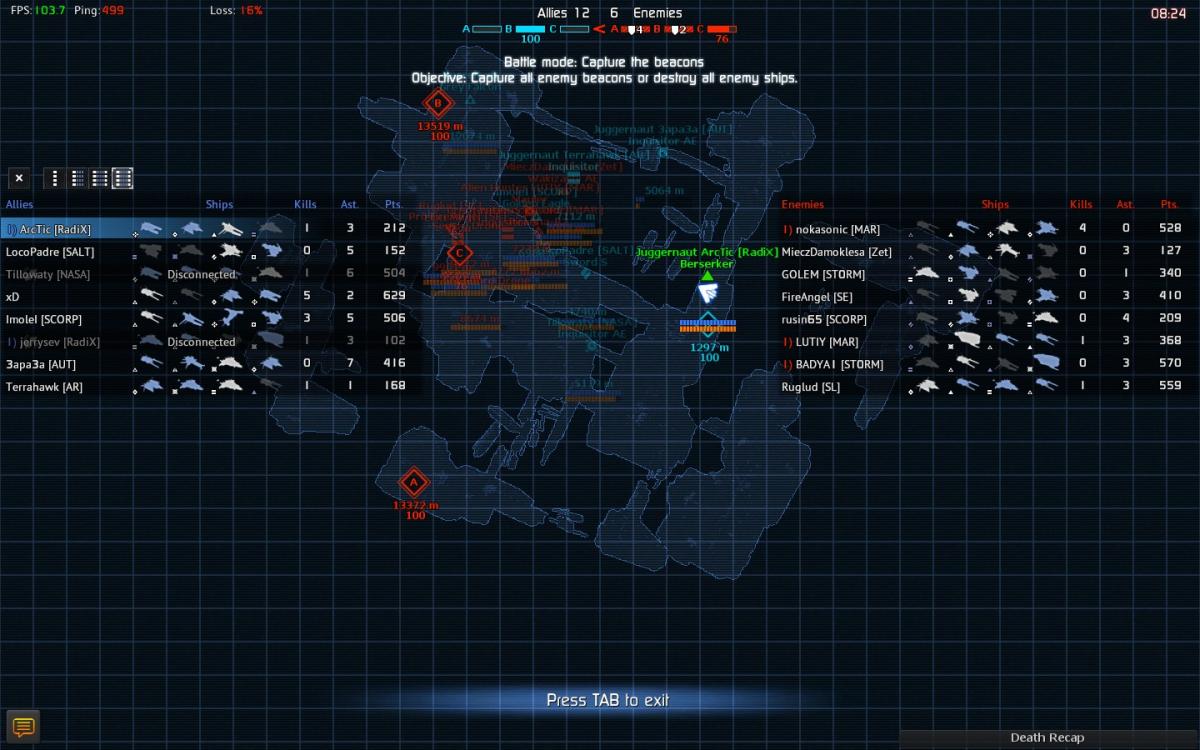
Task: Click enemy beacon B marker on map
Action: click(437, 103)
